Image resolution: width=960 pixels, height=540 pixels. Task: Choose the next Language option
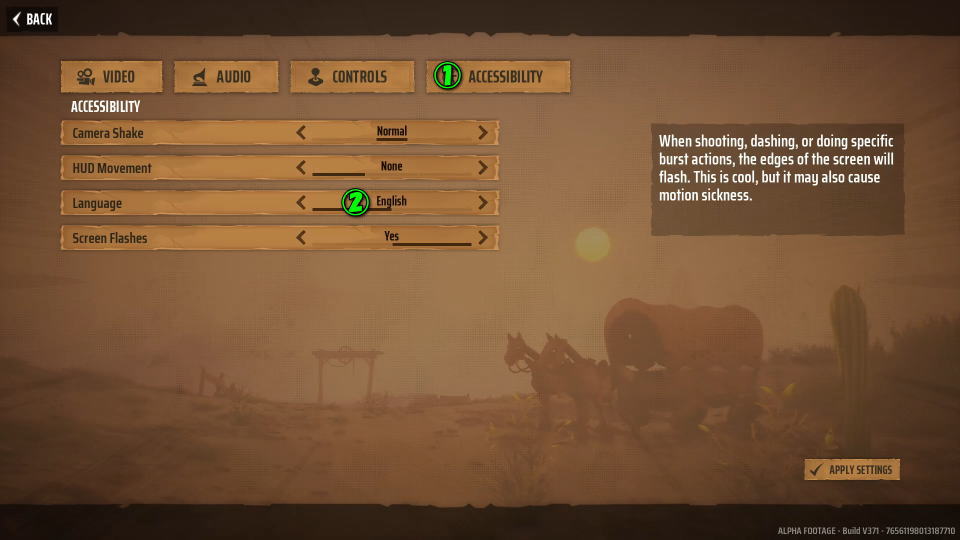click(483, 203)
